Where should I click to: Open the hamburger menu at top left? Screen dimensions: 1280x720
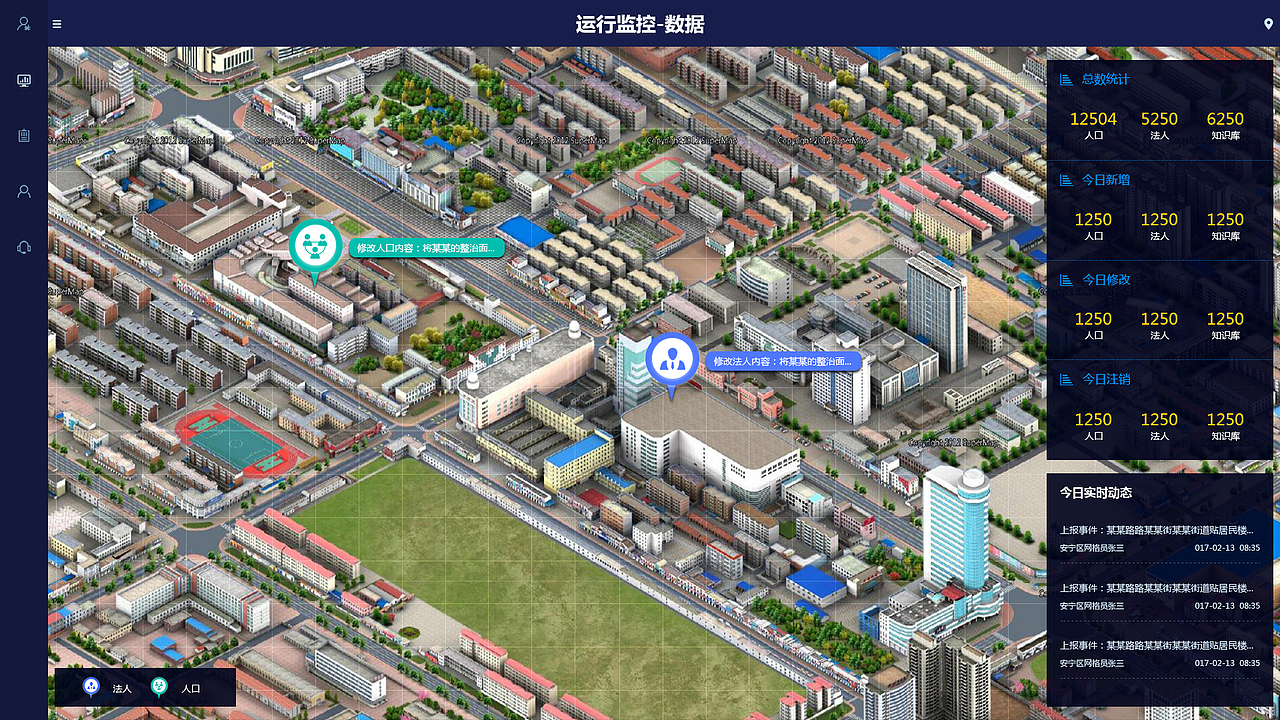click(56, 23)
